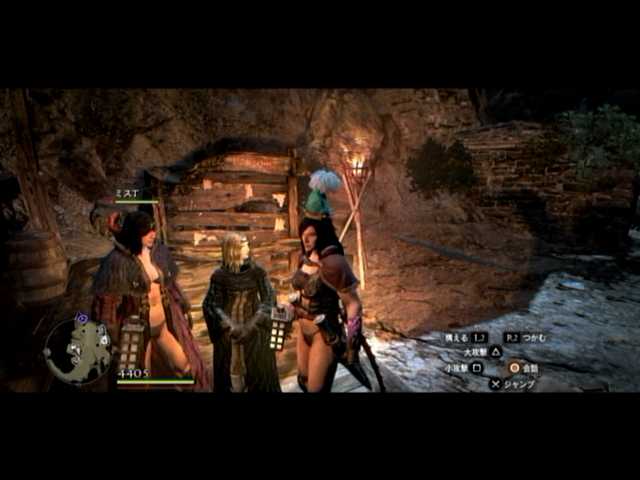
Task: Open the circular minimap
Action: click(77, 351)
